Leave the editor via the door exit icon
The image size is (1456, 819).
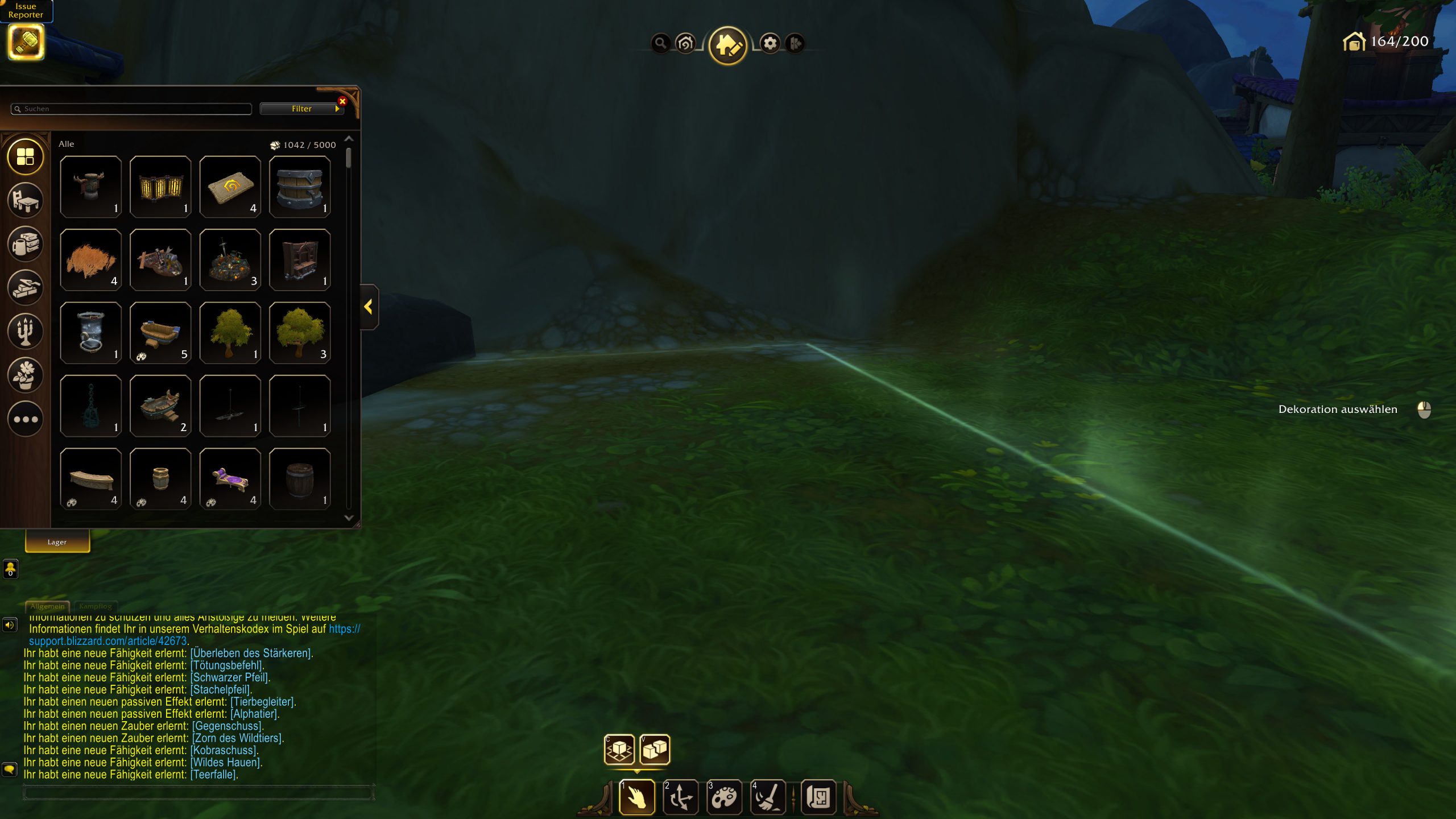coord(795,43)
